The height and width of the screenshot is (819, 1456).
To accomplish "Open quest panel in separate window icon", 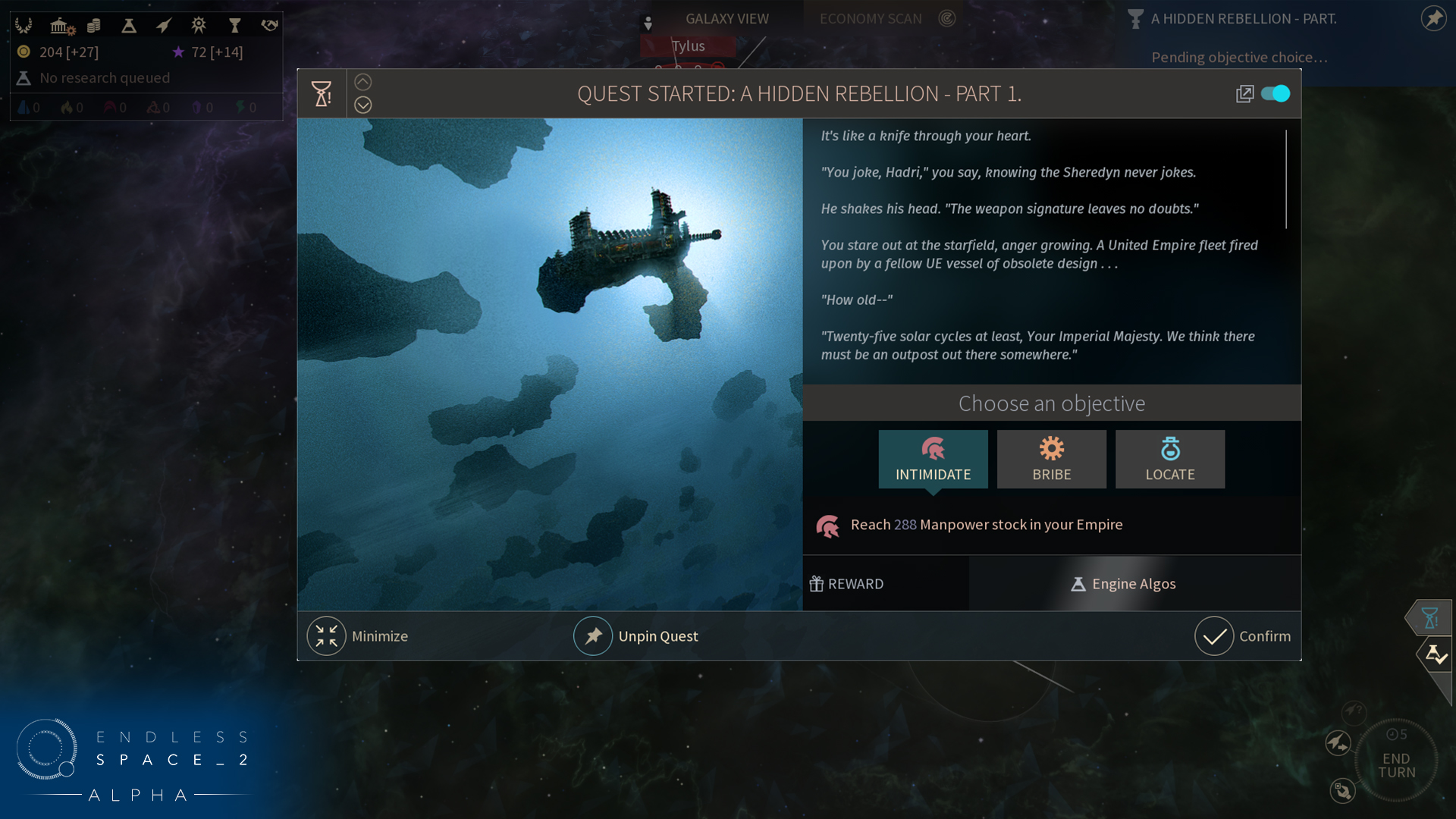I will [1244, 94].
